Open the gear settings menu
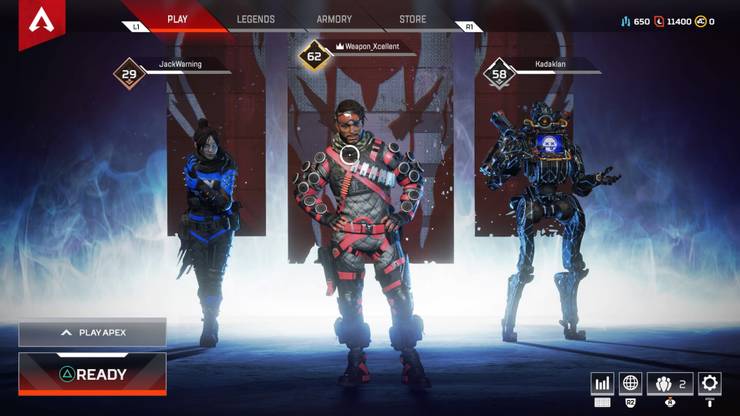Image resolution: width=740 pixels, height=416 pixels. (x=710, y=383)
